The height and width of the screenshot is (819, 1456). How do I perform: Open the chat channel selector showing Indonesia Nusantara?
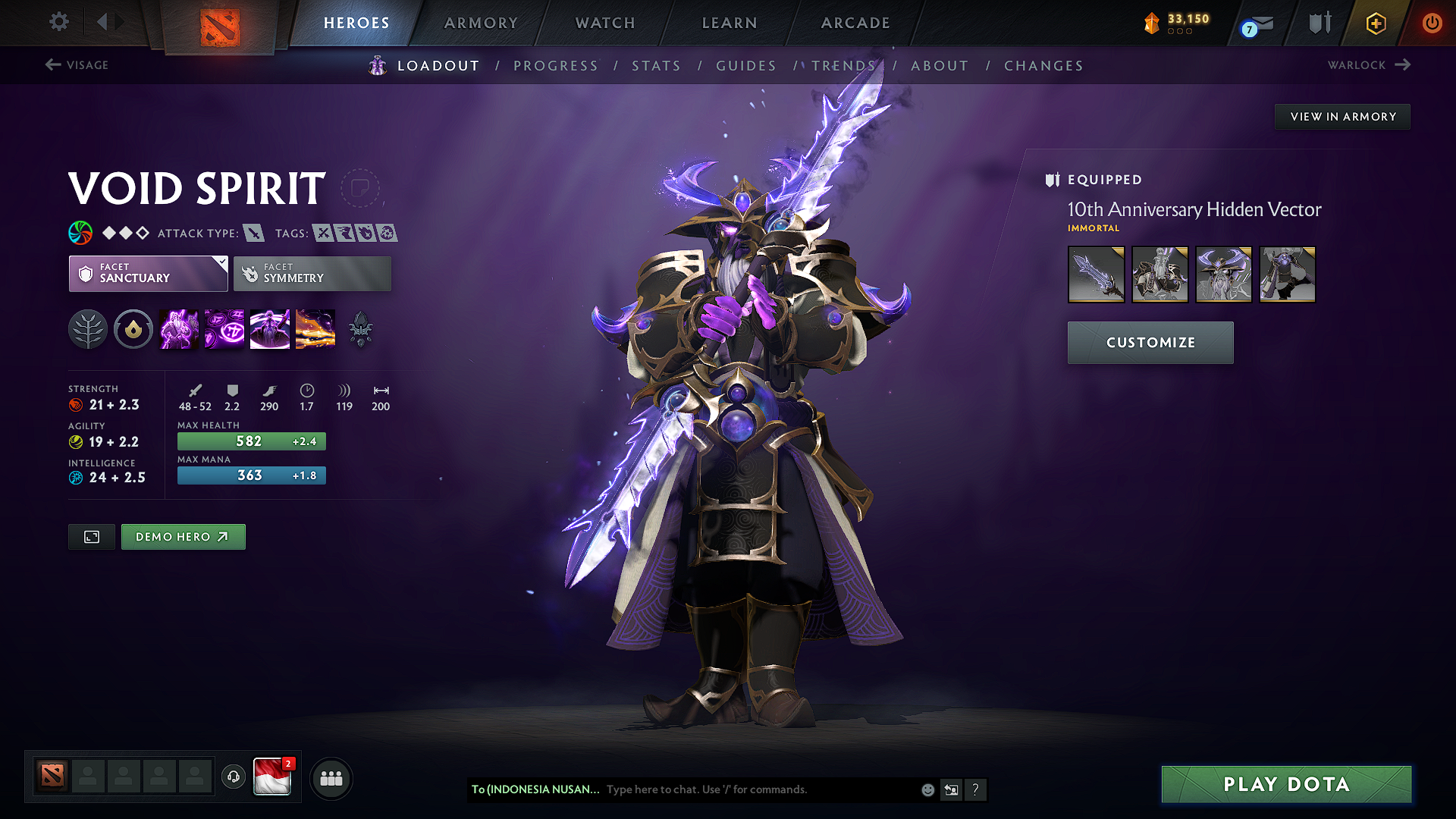pos(535,789)
